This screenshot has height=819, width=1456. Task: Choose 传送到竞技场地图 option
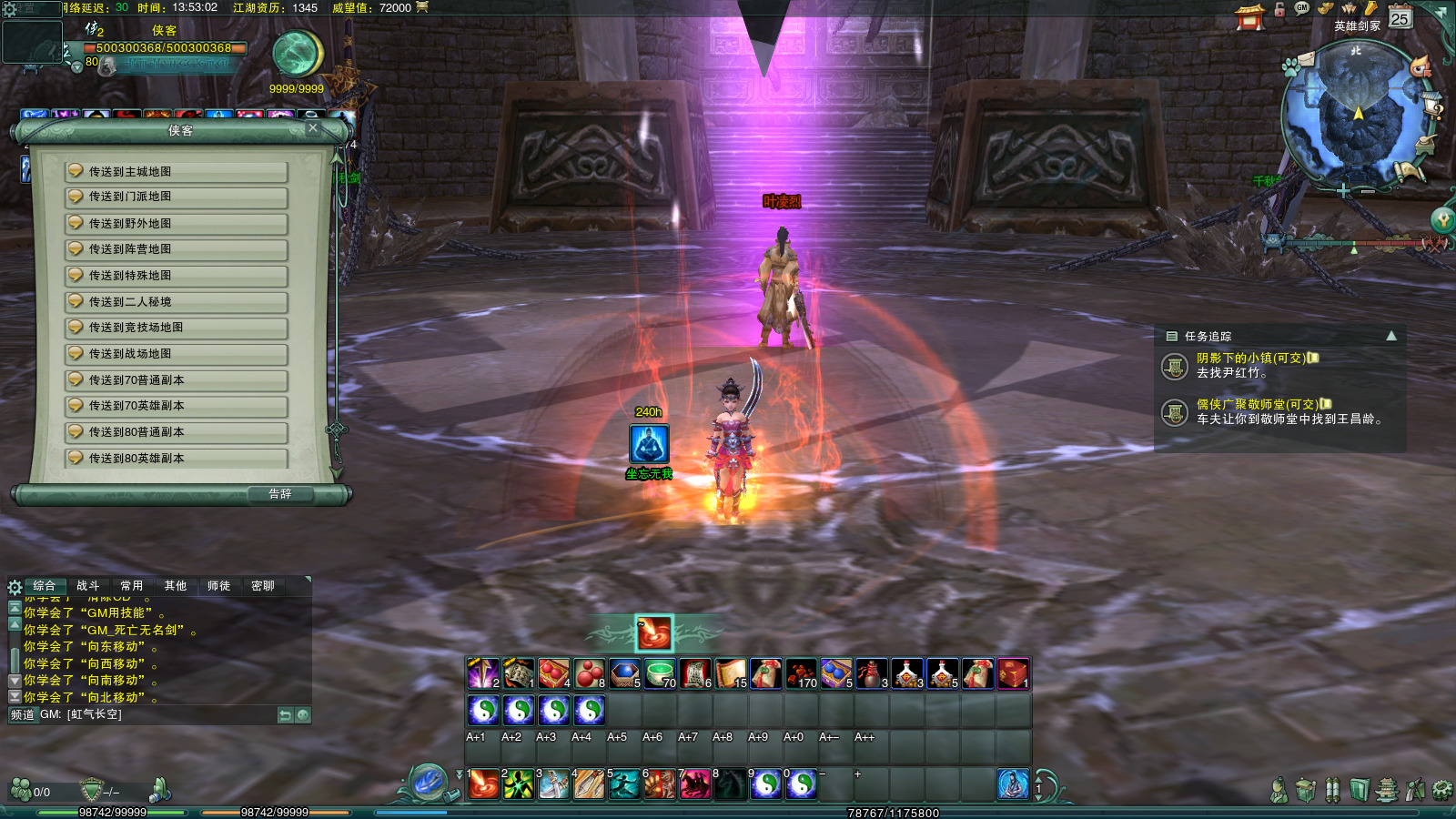177,328
